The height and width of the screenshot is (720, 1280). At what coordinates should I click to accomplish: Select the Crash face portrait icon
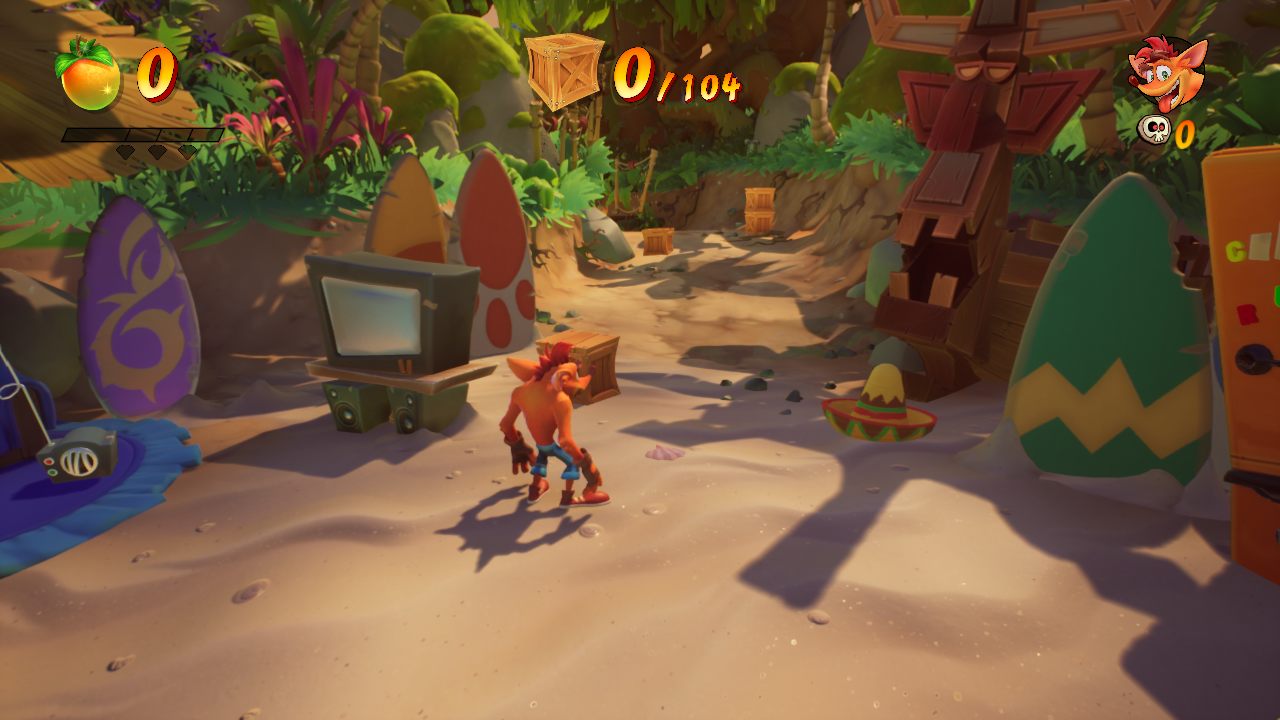tap(1167, 74)
